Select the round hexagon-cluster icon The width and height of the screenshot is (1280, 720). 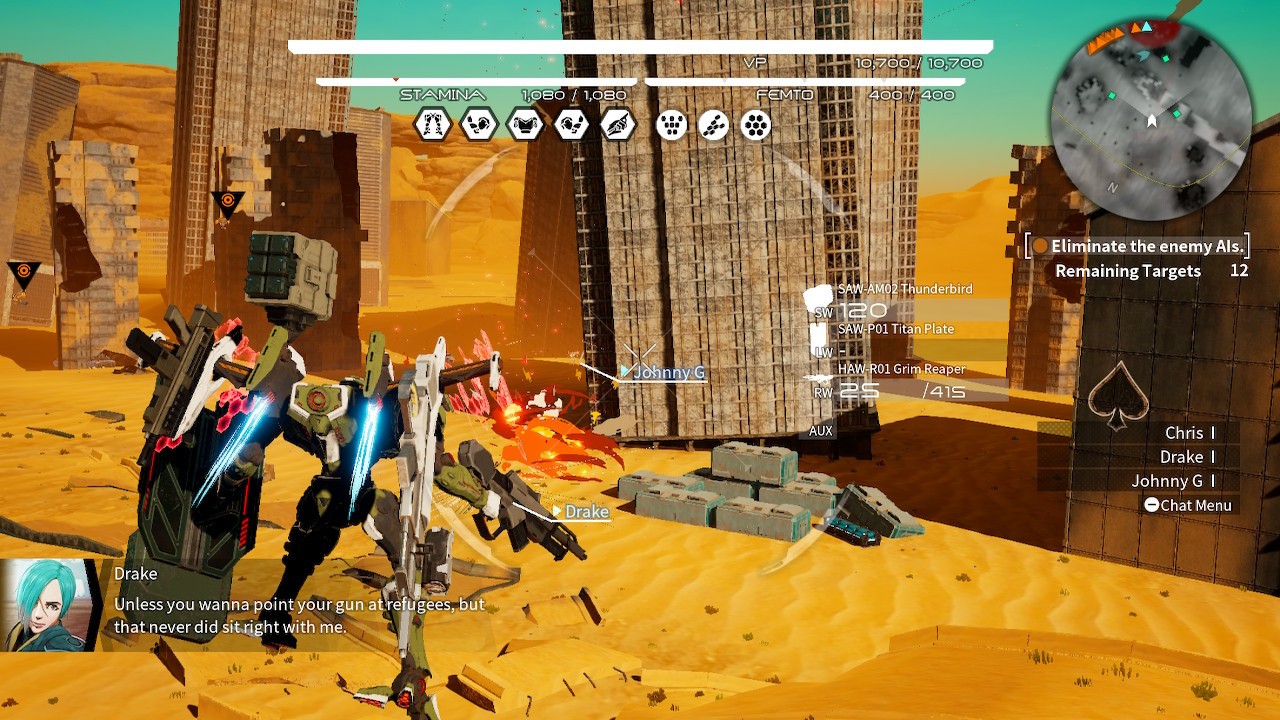click(x=756, y=125)
